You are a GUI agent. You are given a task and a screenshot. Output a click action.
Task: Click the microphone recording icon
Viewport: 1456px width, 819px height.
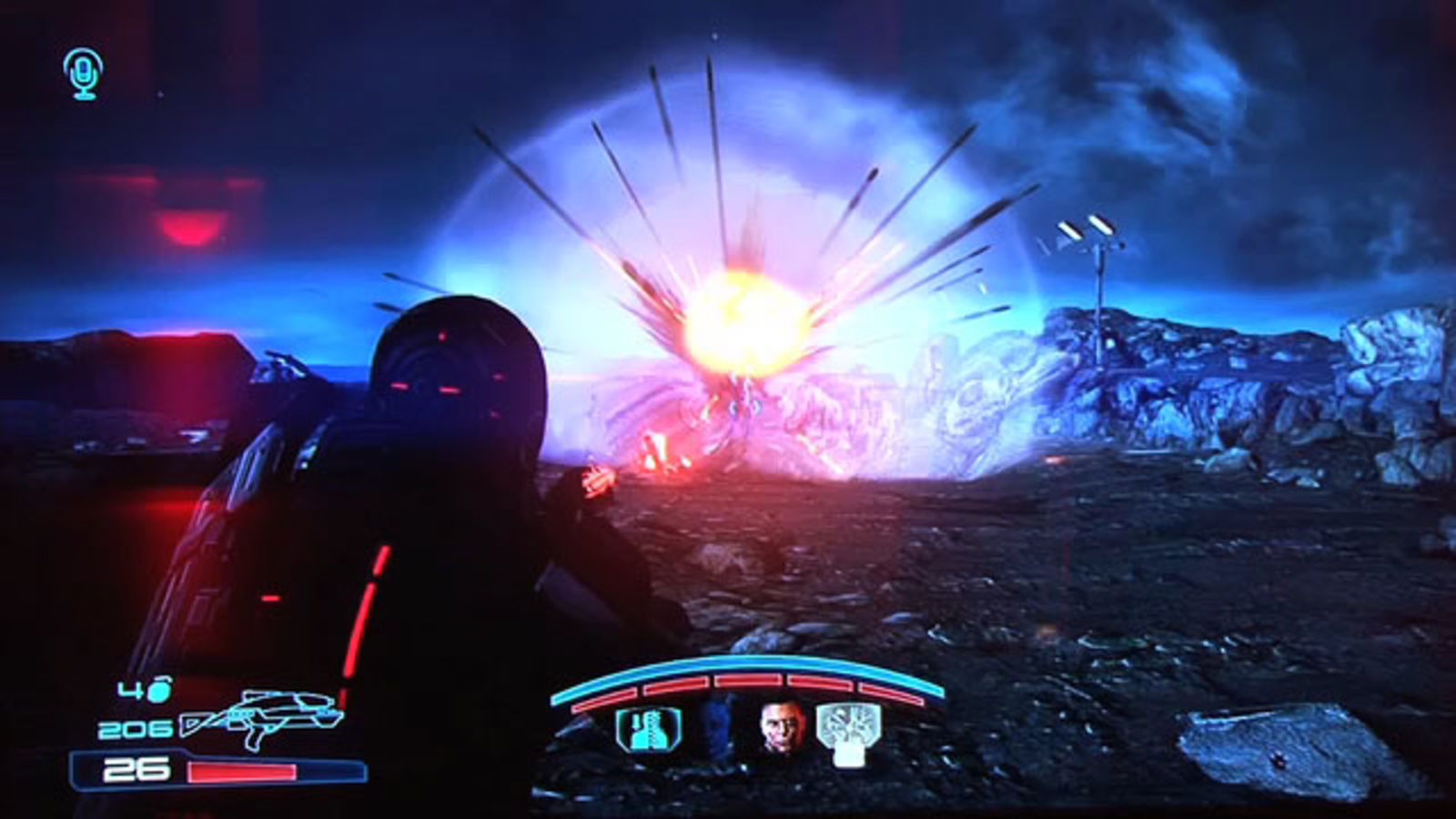pyautogui.click(x=80, y=73)
